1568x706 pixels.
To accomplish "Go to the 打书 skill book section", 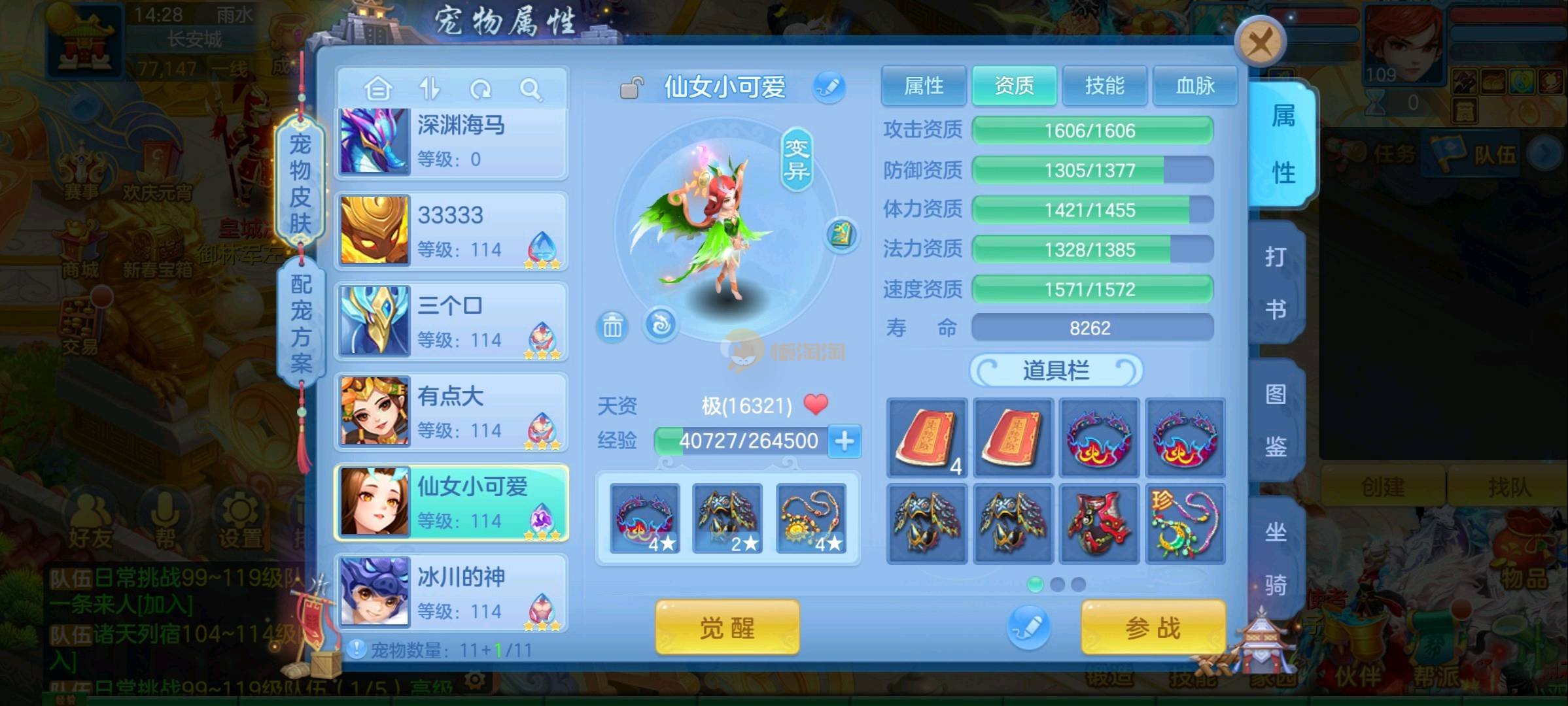I will [x=1275, y=282].
